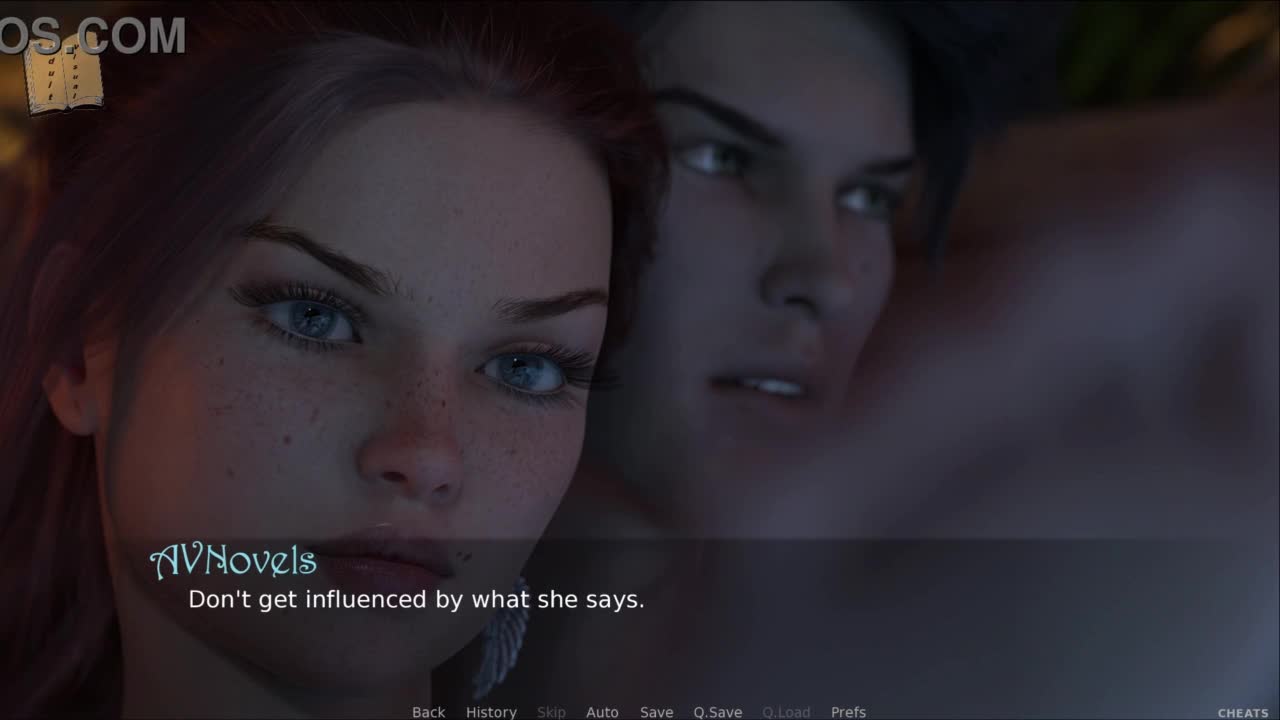Image resolution: width=1280 pixels, height=720 pixels.
Task: Open the History log
Action: click(491, 712)
